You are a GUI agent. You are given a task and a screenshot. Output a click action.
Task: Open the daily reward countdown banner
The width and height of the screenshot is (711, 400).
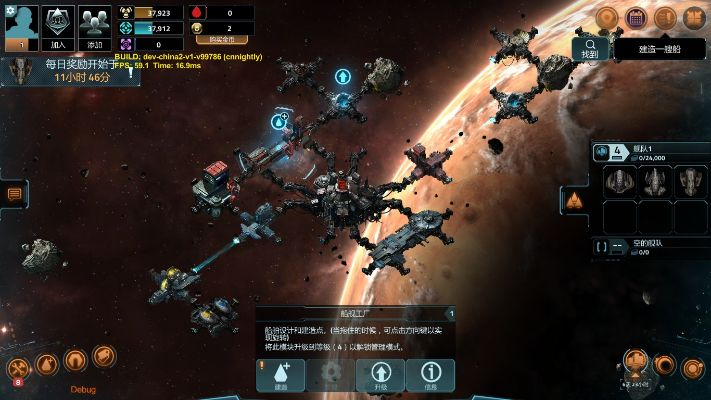coord(70,70)
